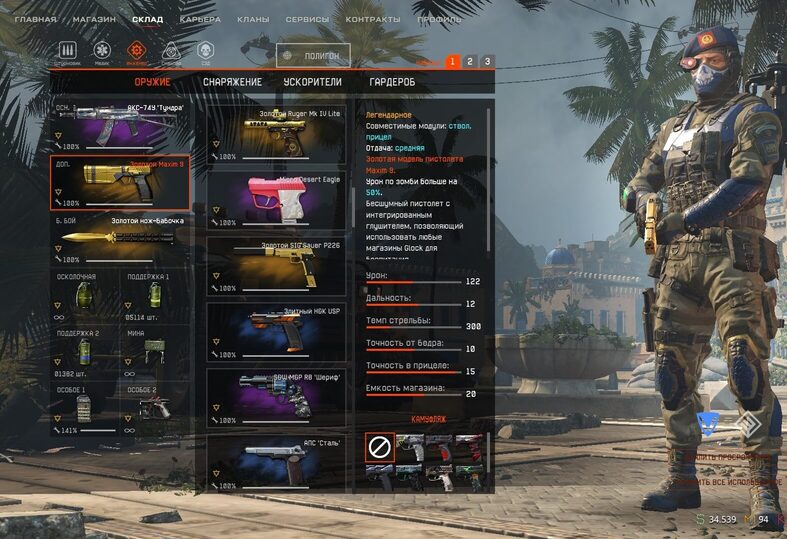Image resolution: width=787 pixels, height=539 pixels.
Task: Open the Магазин (shop) menu
Action: [x=95, y=19]
